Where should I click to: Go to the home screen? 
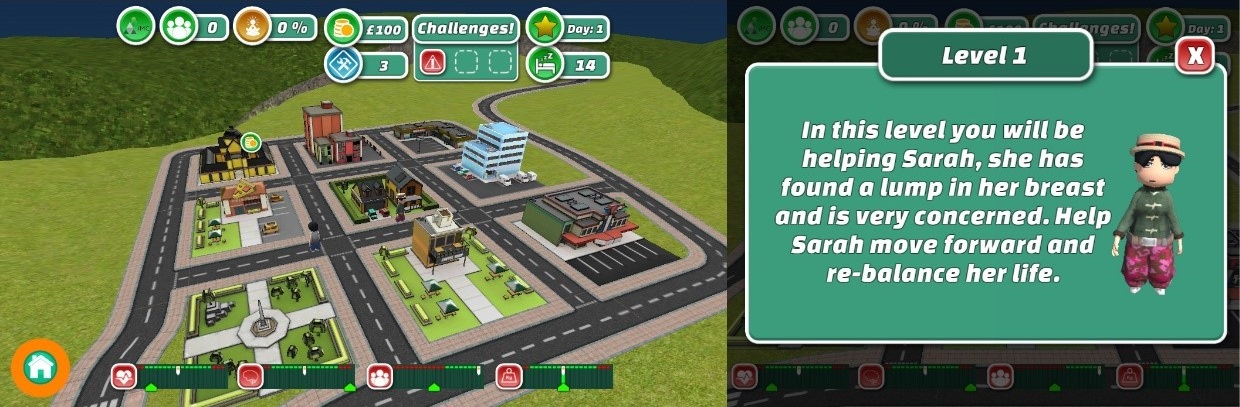40,367
